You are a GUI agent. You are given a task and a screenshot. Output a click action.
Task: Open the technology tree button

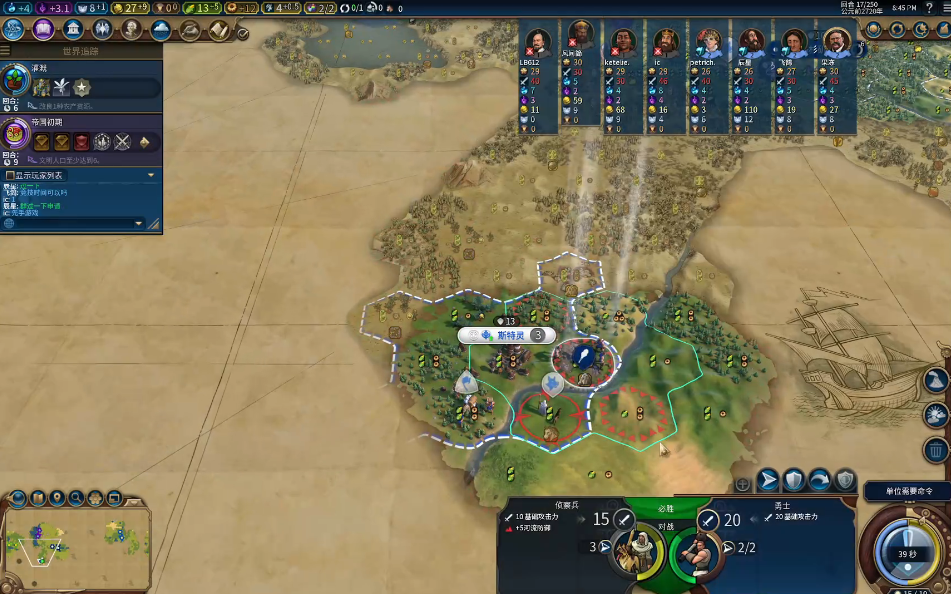point(15,30)
